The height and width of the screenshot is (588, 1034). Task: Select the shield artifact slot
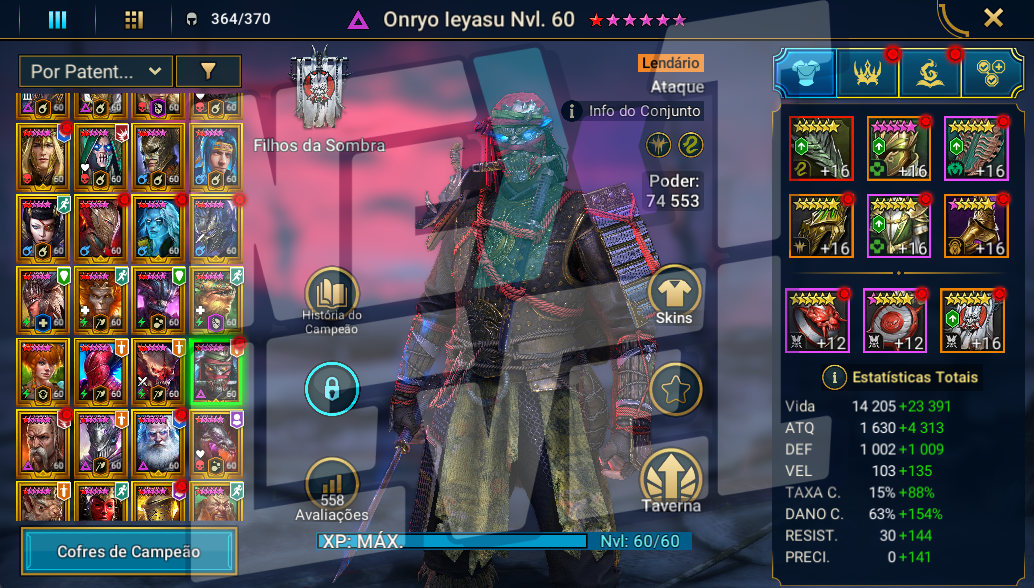click(x=973, y=148)
